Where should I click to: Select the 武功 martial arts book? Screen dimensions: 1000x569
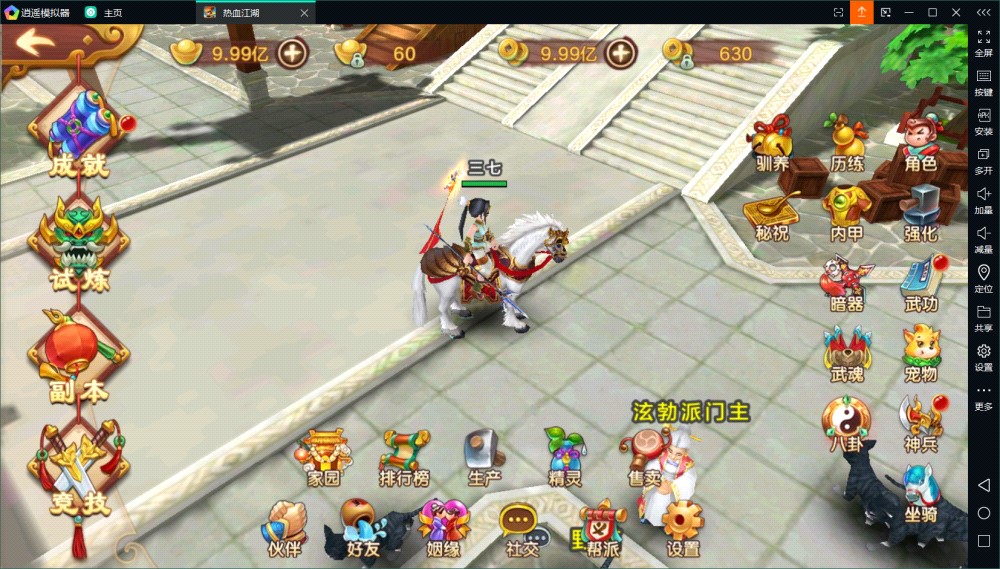(x=920, y=283)
